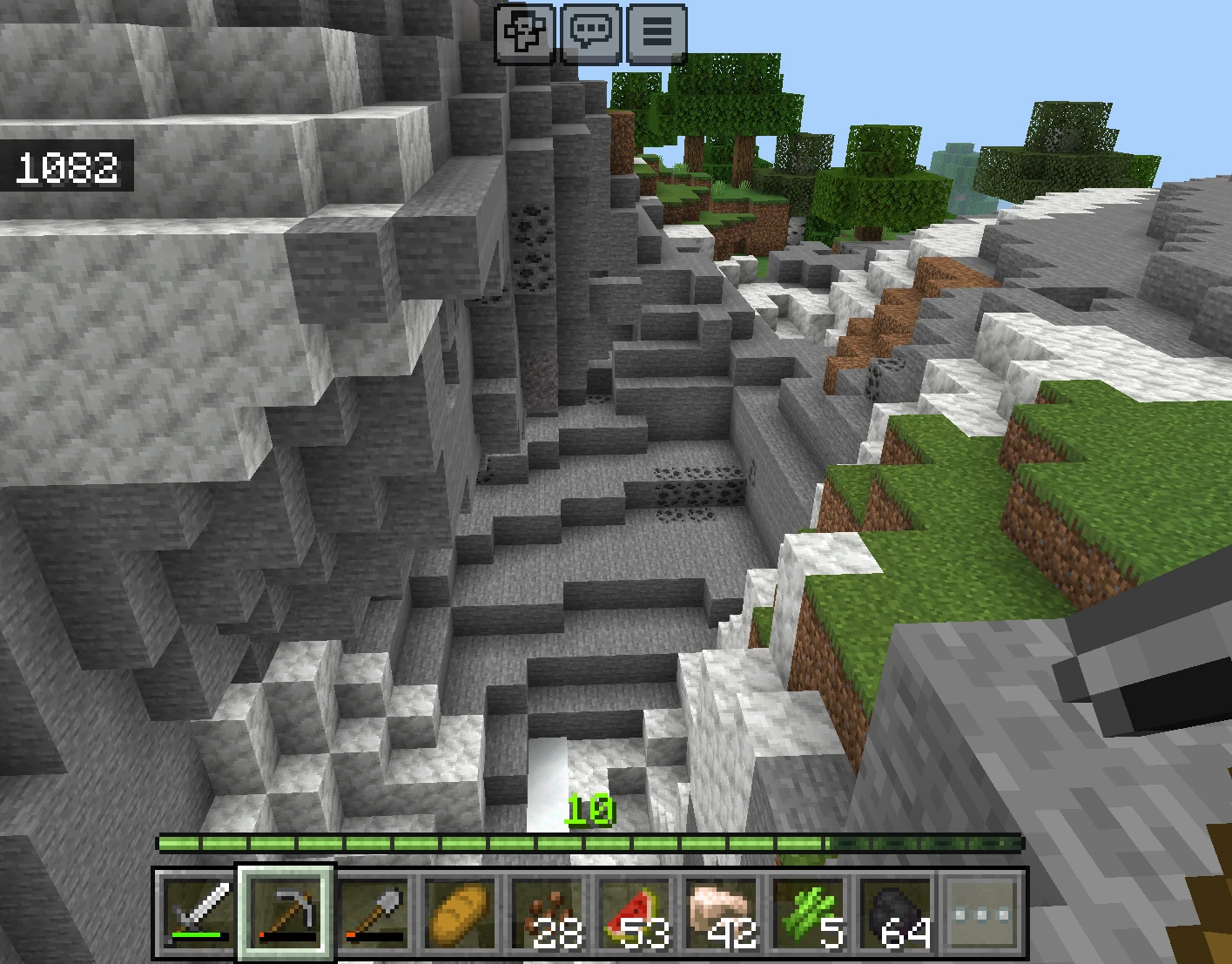This screenshot has height=964, width=1232.
Task: Open the extra inventory slot with dots
Action: point(982,913)
